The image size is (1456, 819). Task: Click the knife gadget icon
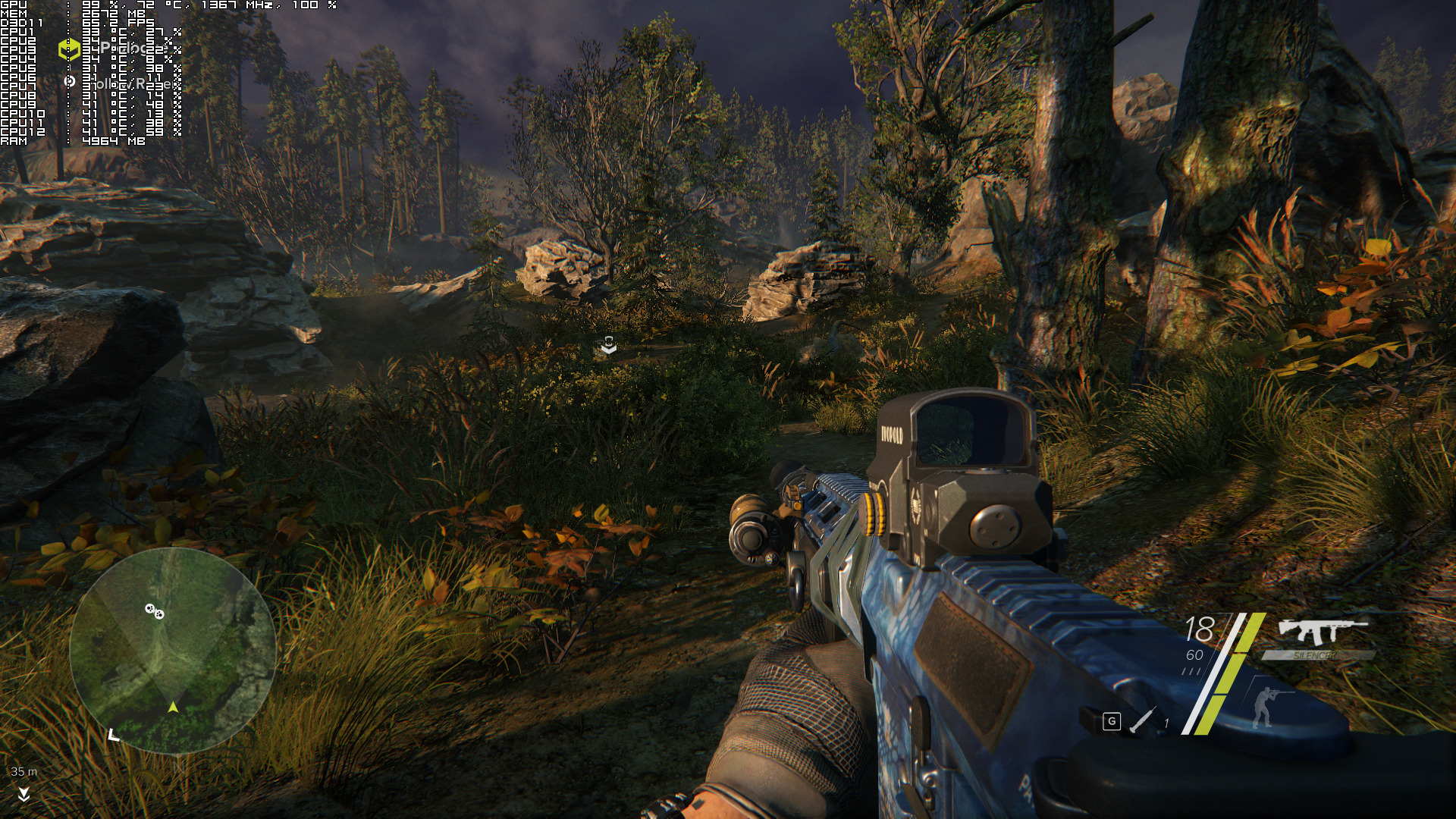(x=1141, y=720)
